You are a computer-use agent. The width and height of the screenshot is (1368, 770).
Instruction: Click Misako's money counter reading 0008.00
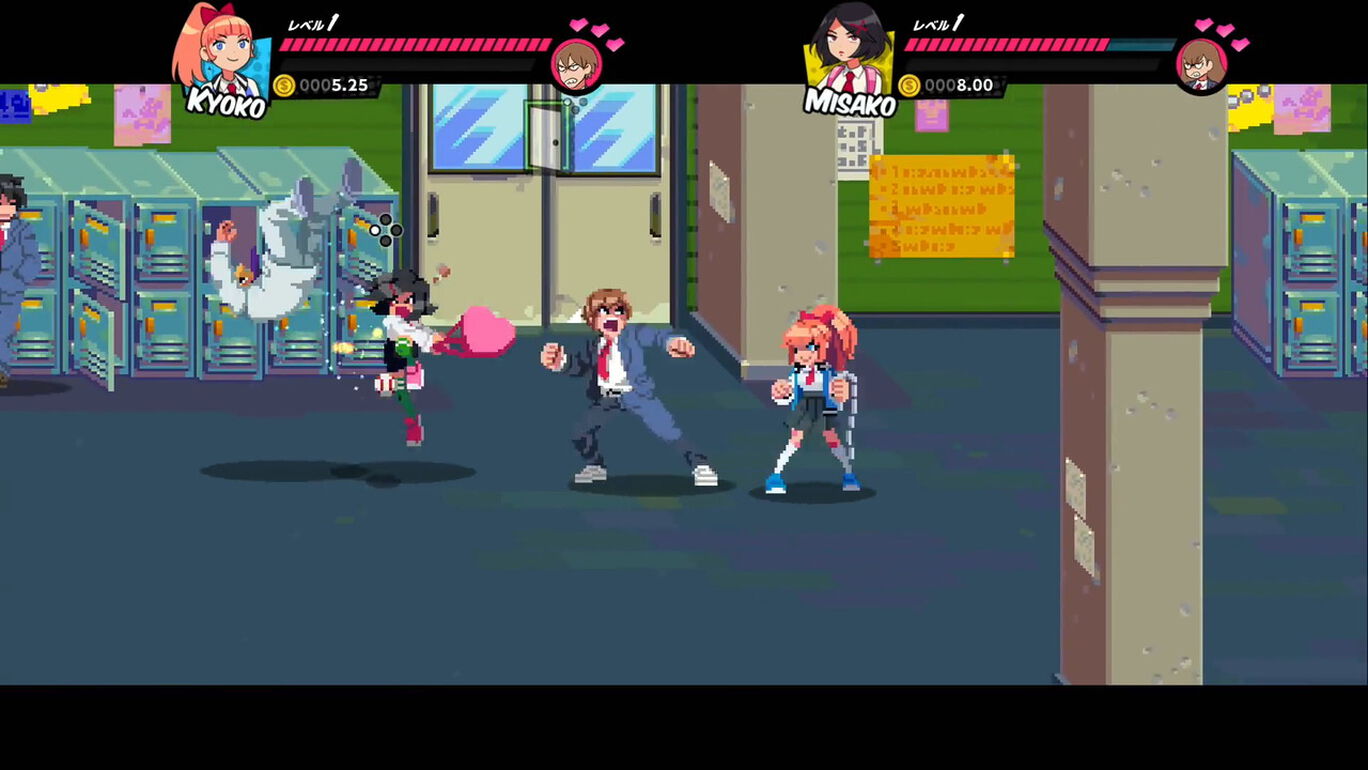coord(955,85)
